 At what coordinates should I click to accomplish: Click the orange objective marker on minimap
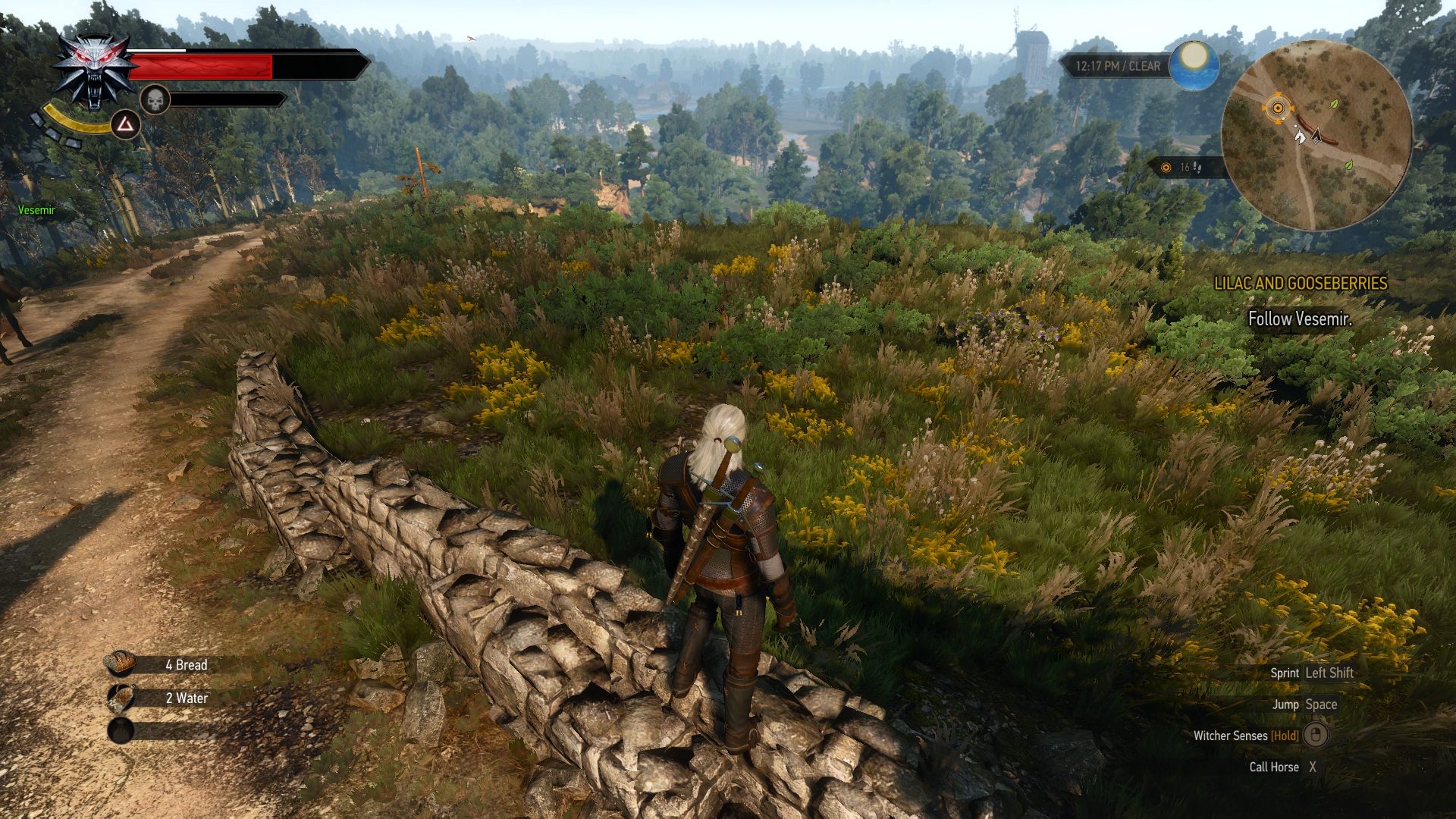1278,108
